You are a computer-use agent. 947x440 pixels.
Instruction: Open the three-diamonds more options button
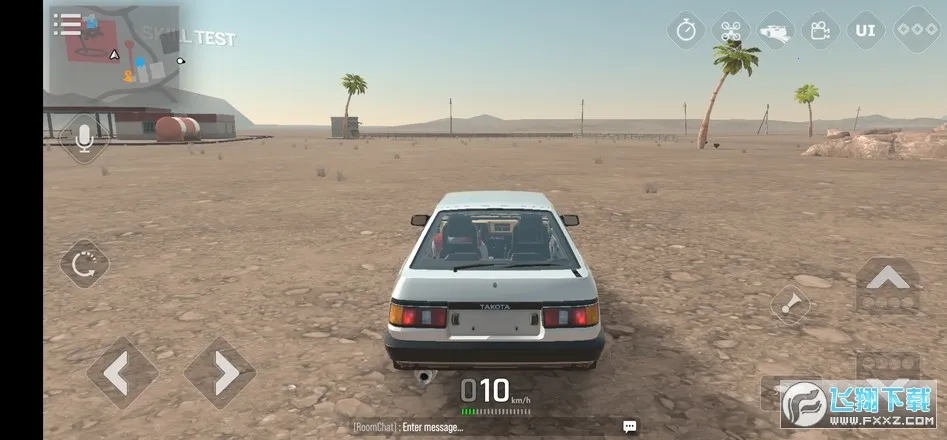point(916,30)
